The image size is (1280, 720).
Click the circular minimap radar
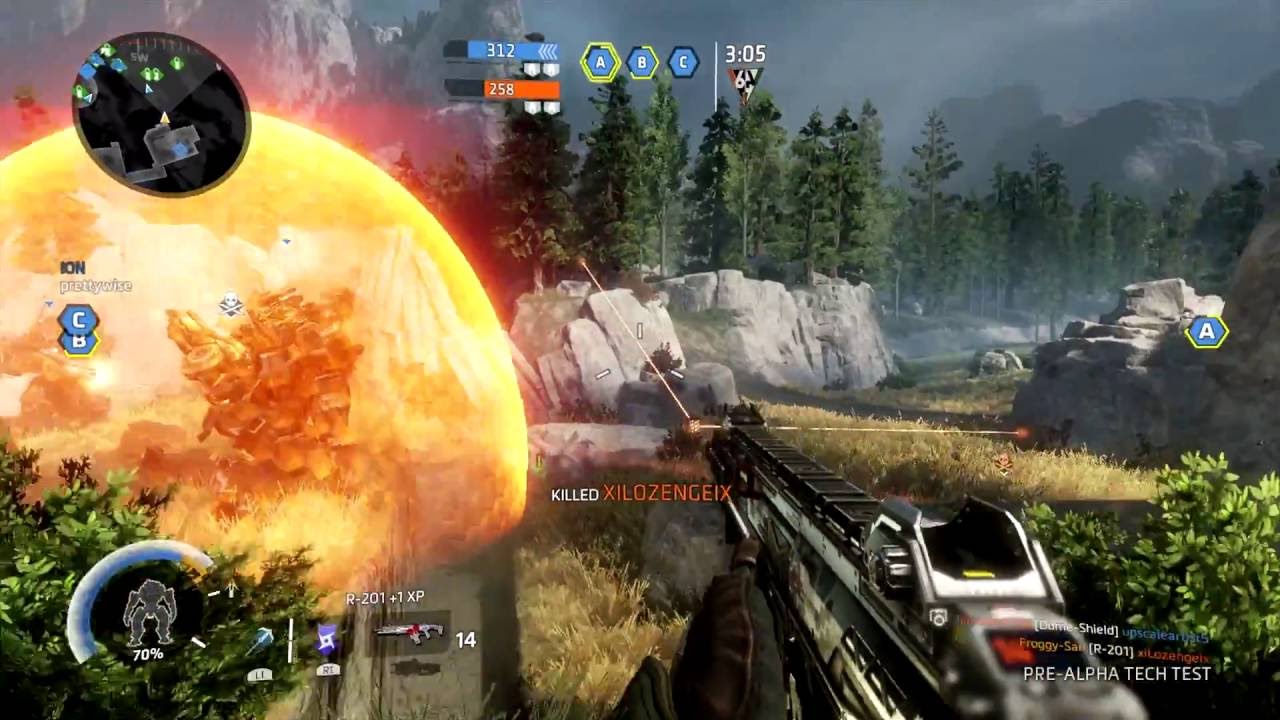click(160, 114)
